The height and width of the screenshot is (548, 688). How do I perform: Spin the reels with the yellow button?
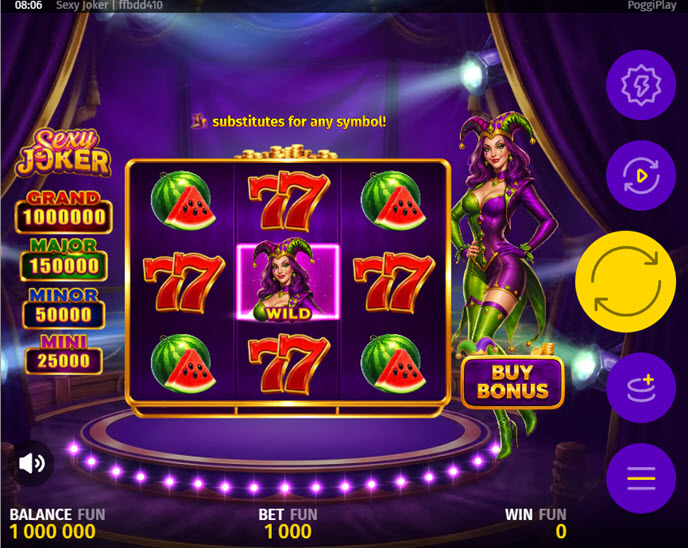(626, 282)
